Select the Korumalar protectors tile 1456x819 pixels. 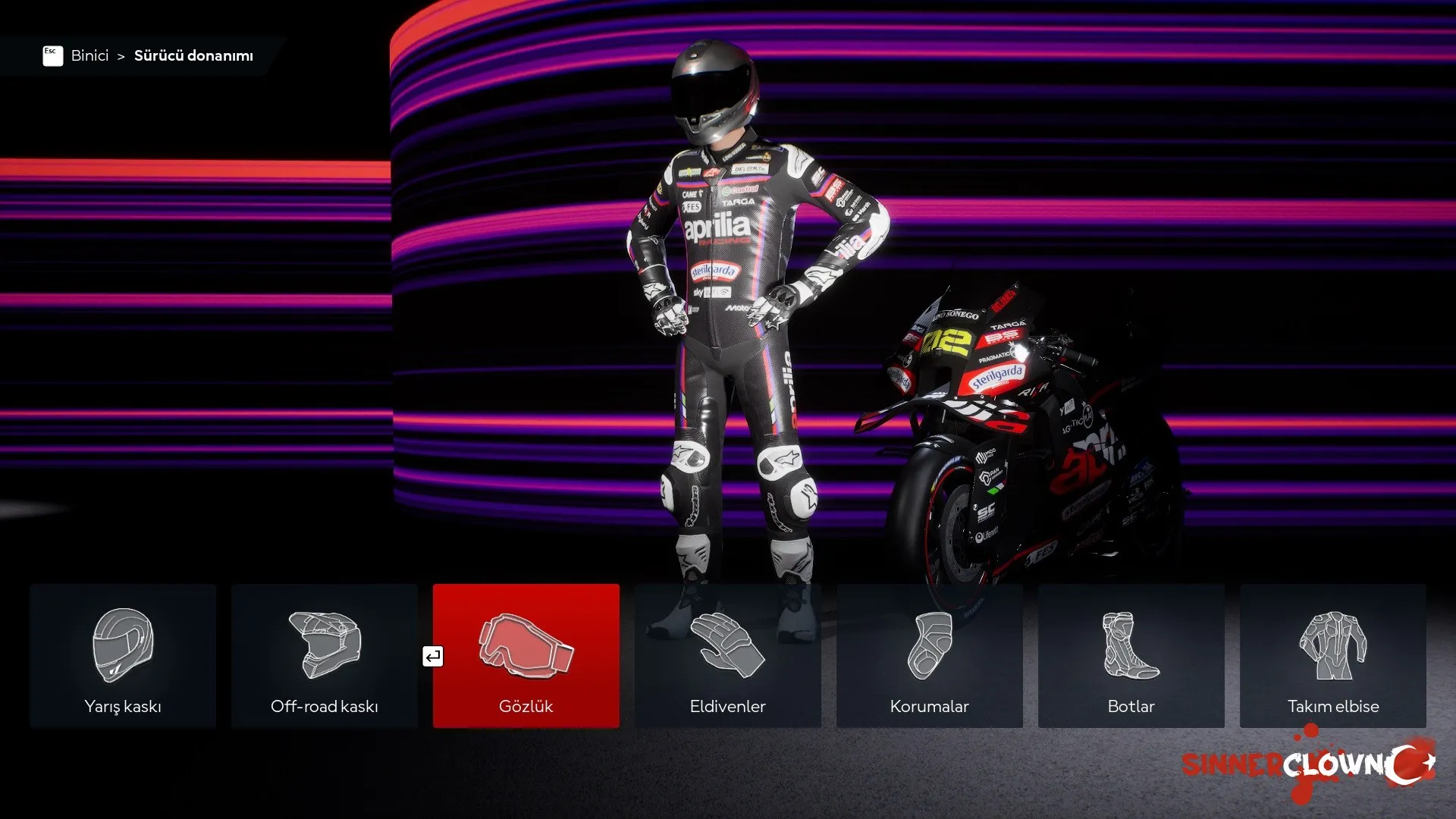click(930, 656)
